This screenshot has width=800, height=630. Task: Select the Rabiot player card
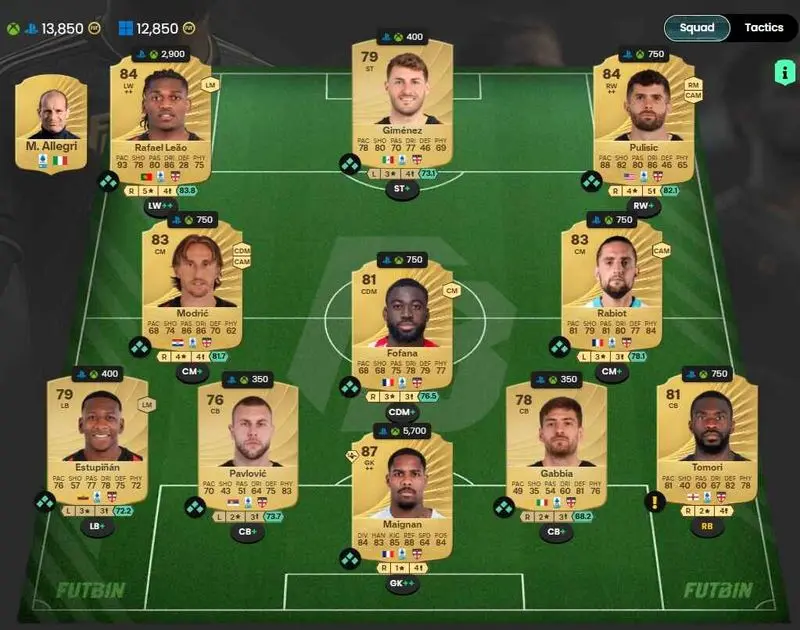click(611, 283)
